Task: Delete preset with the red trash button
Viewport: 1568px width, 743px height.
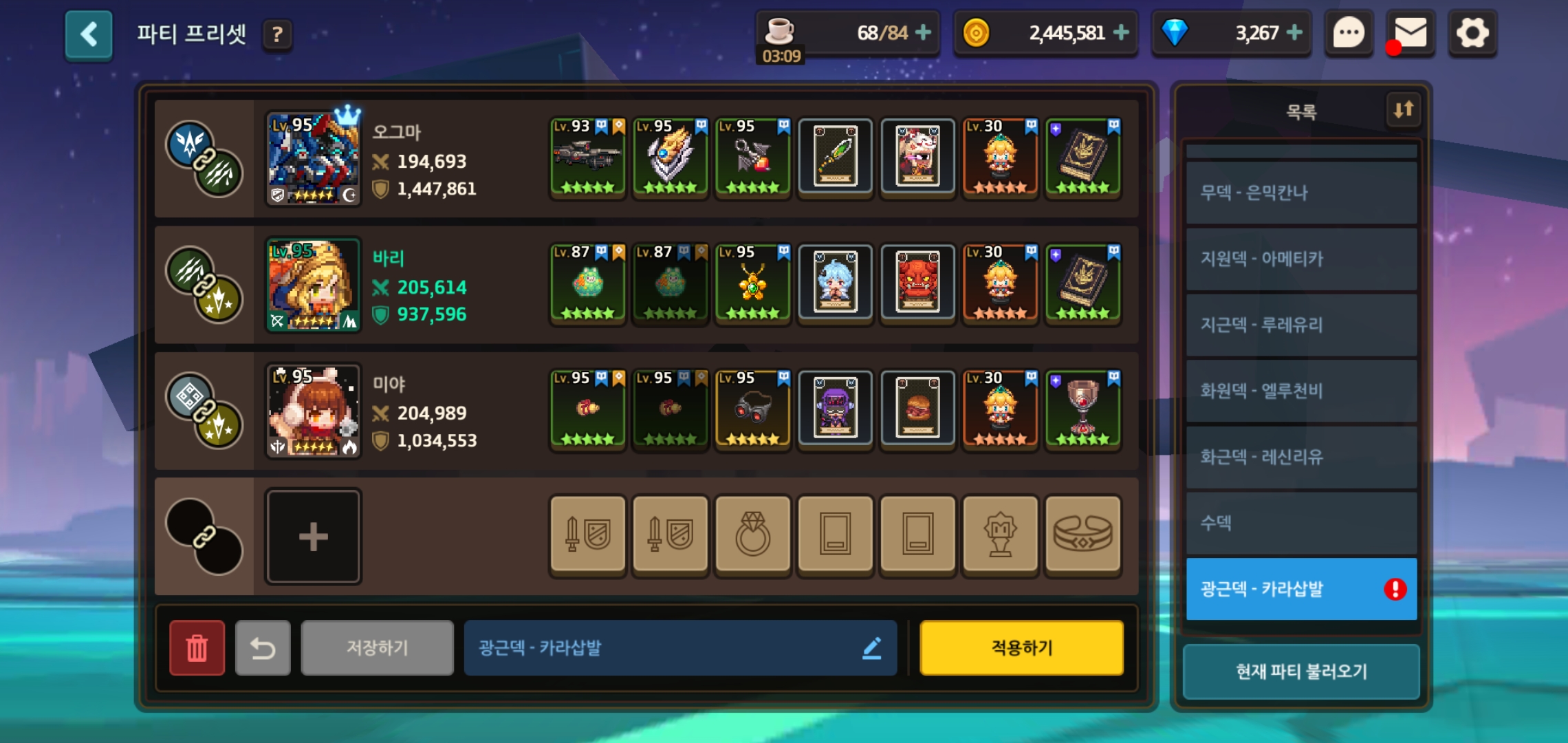Action: point(197,647)
